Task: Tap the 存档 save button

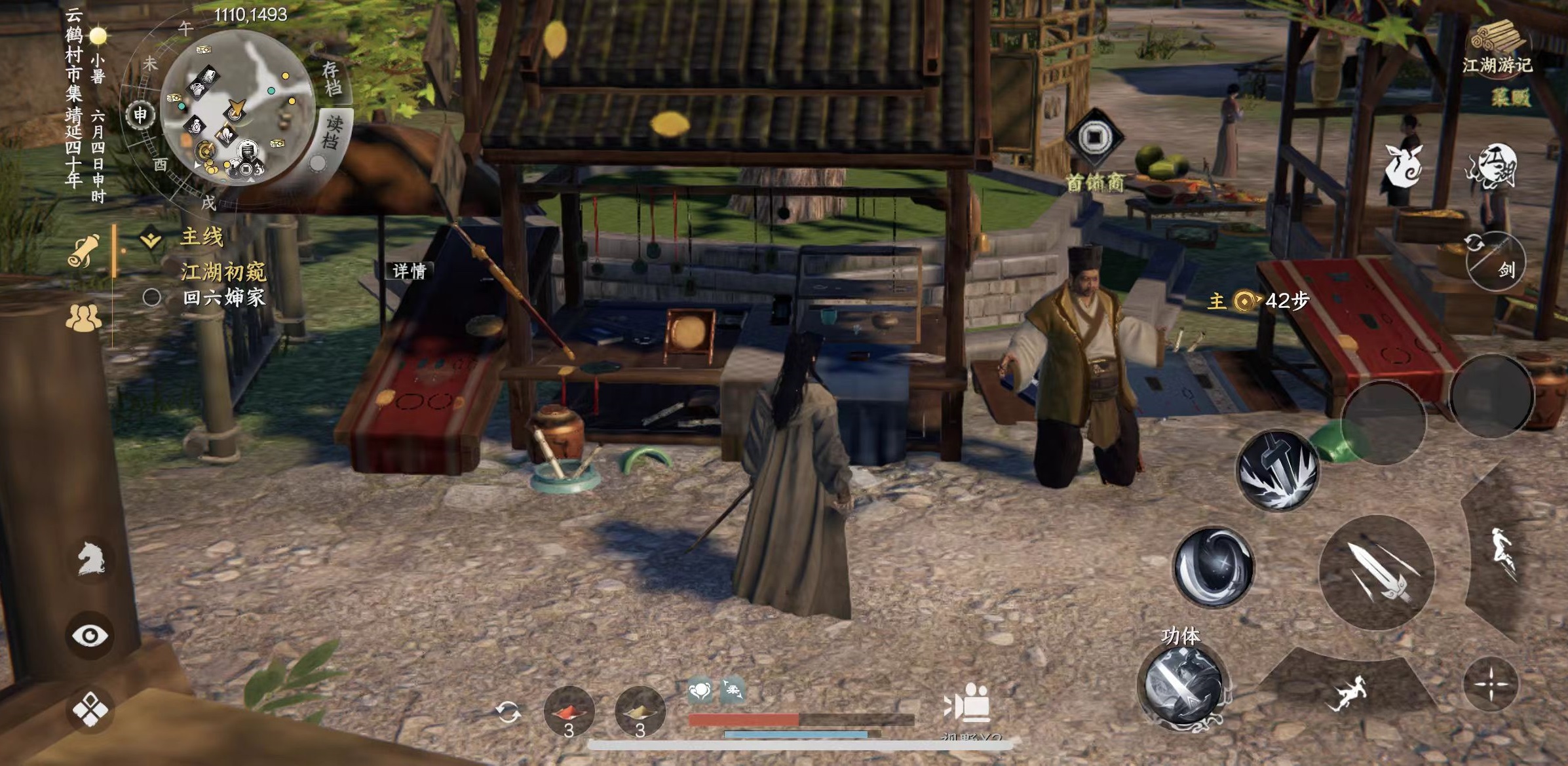Action: click(332, 78)
